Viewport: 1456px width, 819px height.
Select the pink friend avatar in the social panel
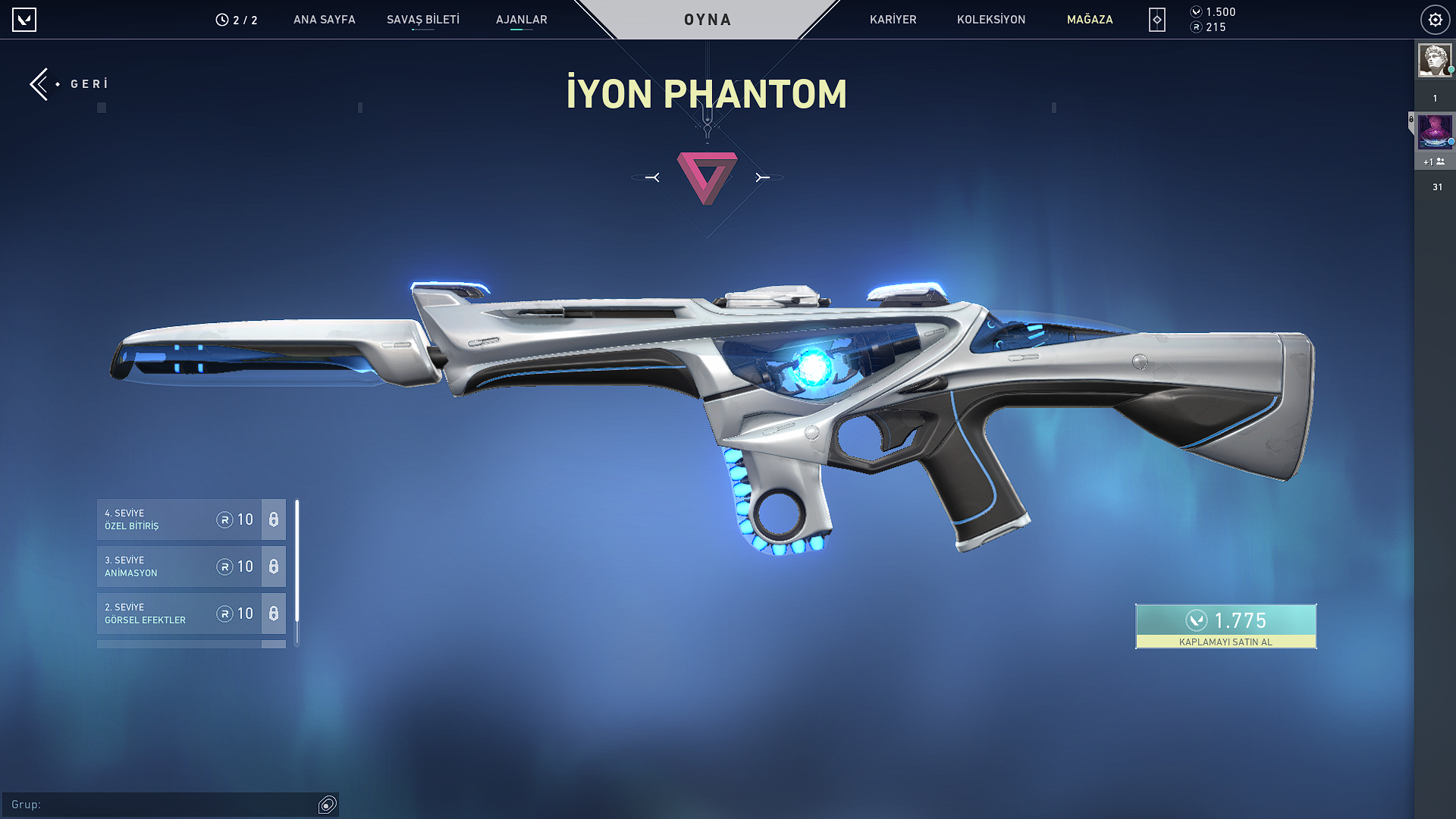point(1434,132)
